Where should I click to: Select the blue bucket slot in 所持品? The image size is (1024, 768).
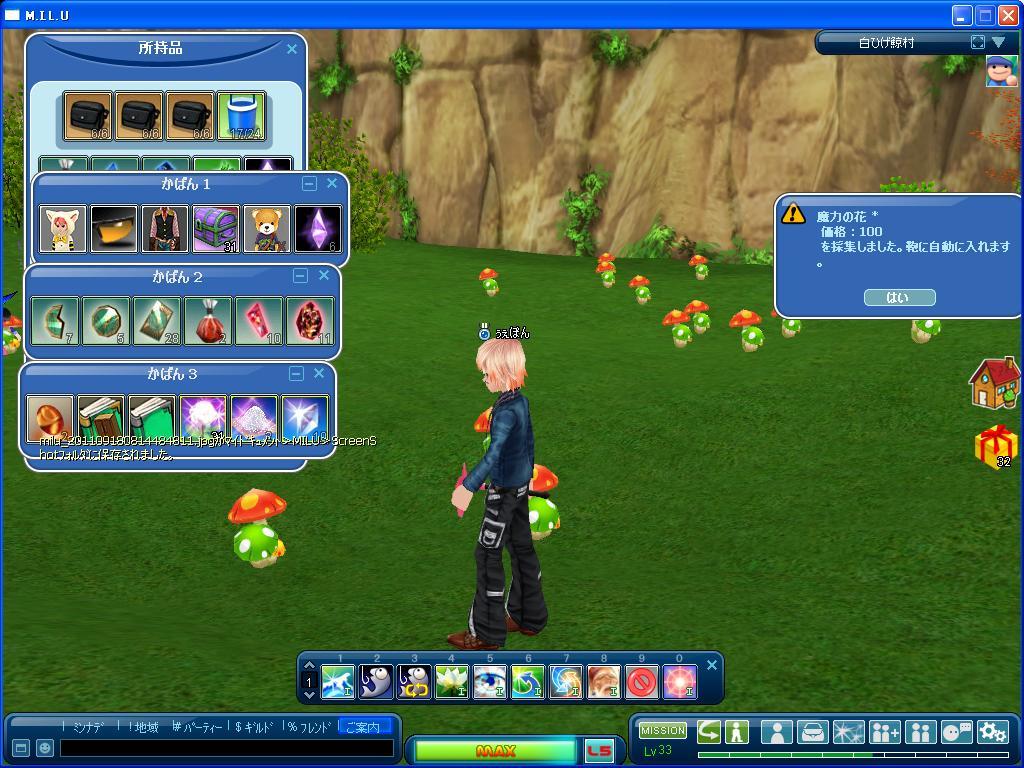(x=241, y=117)
